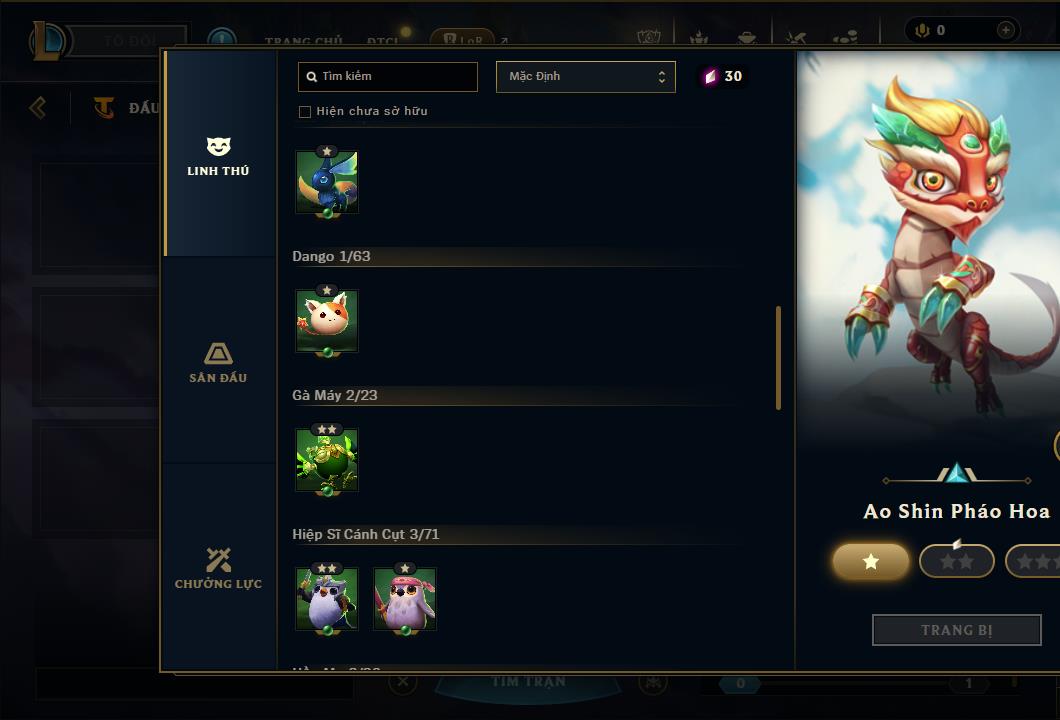
Task: Switch to the Linh Thú tab
Action: tap(218, 157)
